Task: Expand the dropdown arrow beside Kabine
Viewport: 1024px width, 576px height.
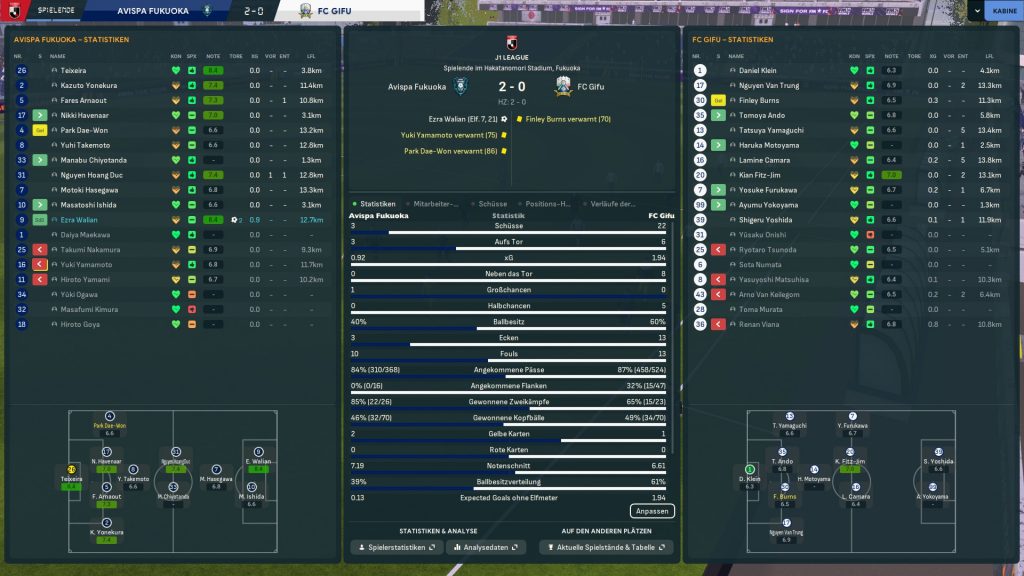Action: pos(975,12)
